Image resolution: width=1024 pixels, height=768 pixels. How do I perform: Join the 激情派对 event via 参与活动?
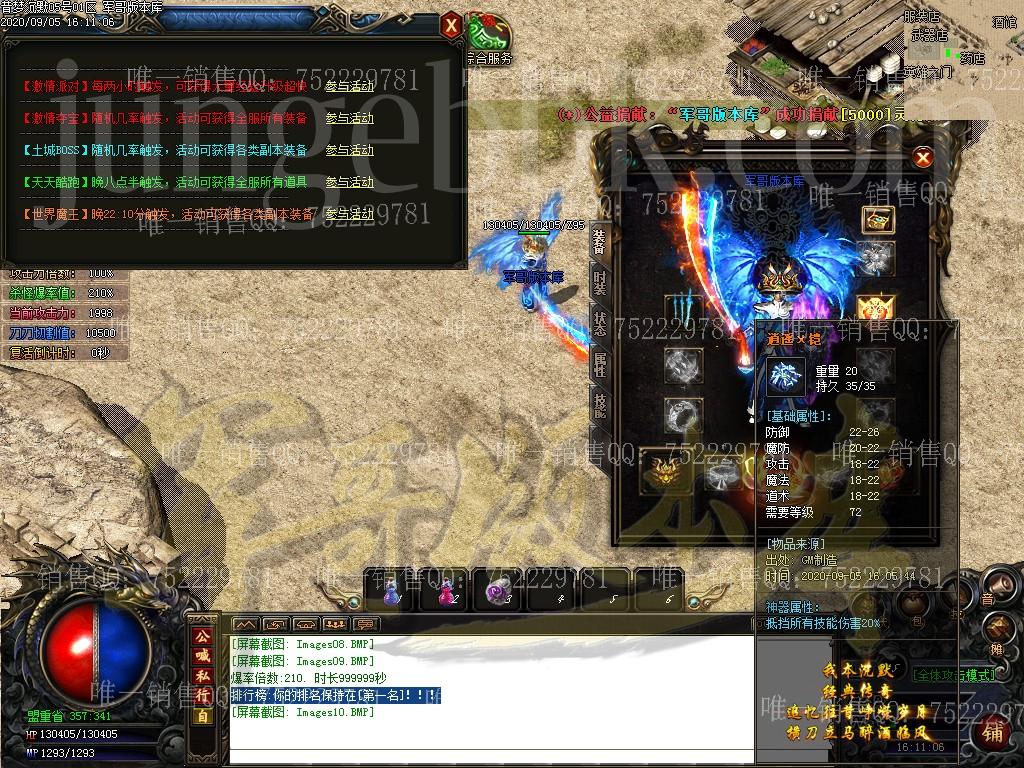349,86
